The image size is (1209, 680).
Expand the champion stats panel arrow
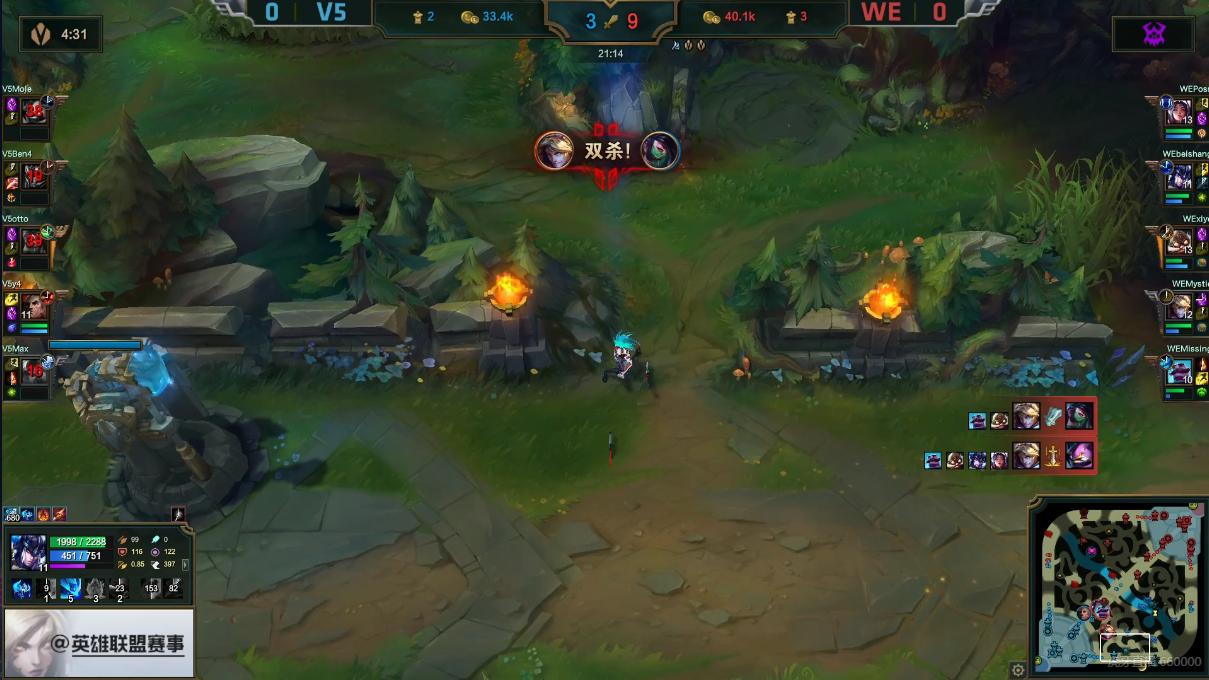pyautogui.click(x=186, y=564)
